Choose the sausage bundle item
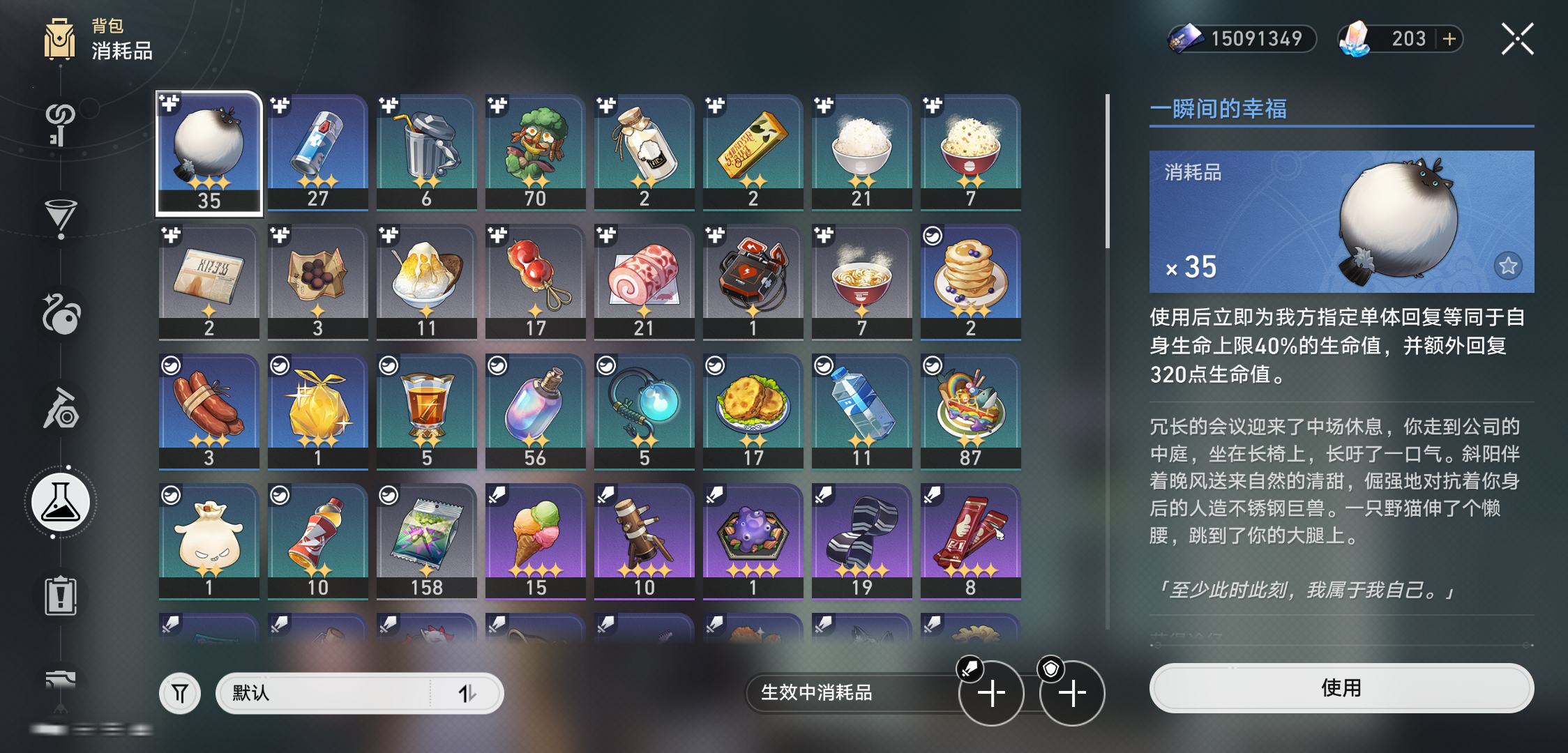The width and height of the screenshot is (1568, 753). coord(209,411)
